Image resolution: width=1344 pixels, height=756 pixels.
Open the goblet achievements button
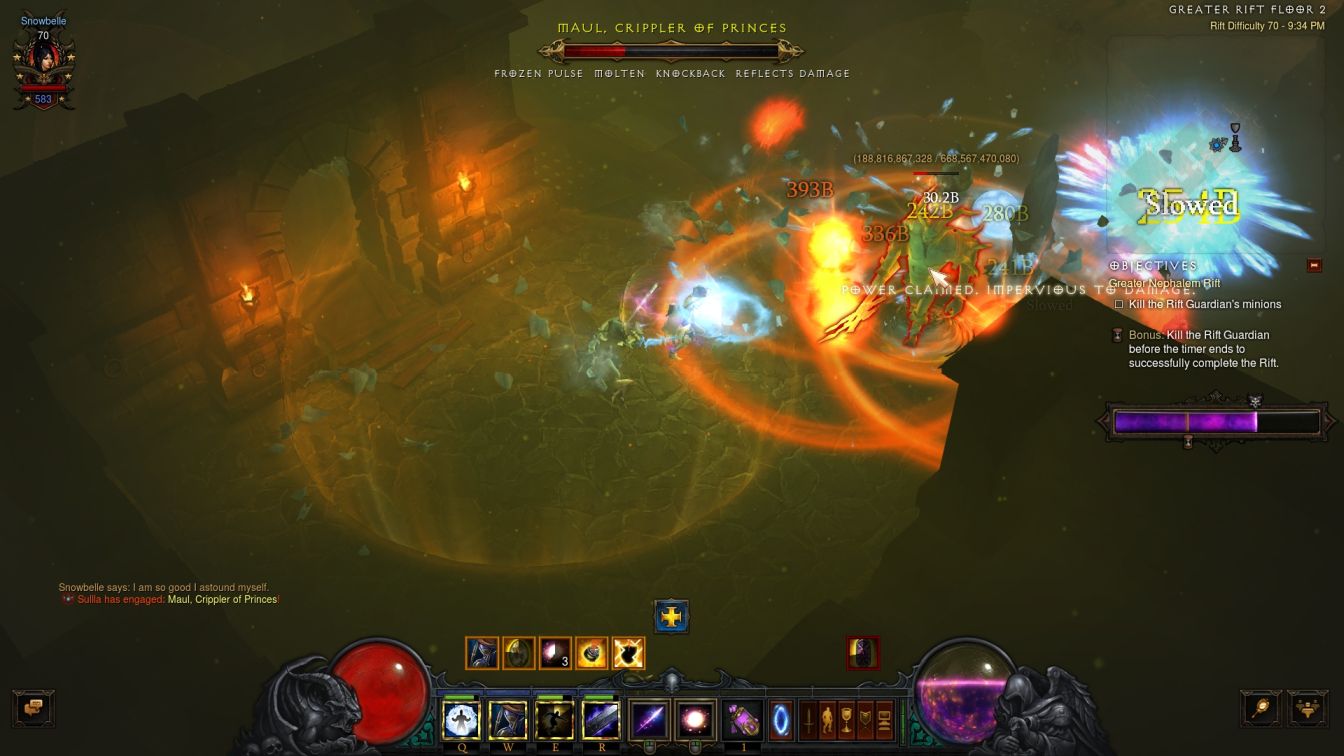(x=847, y=720)
